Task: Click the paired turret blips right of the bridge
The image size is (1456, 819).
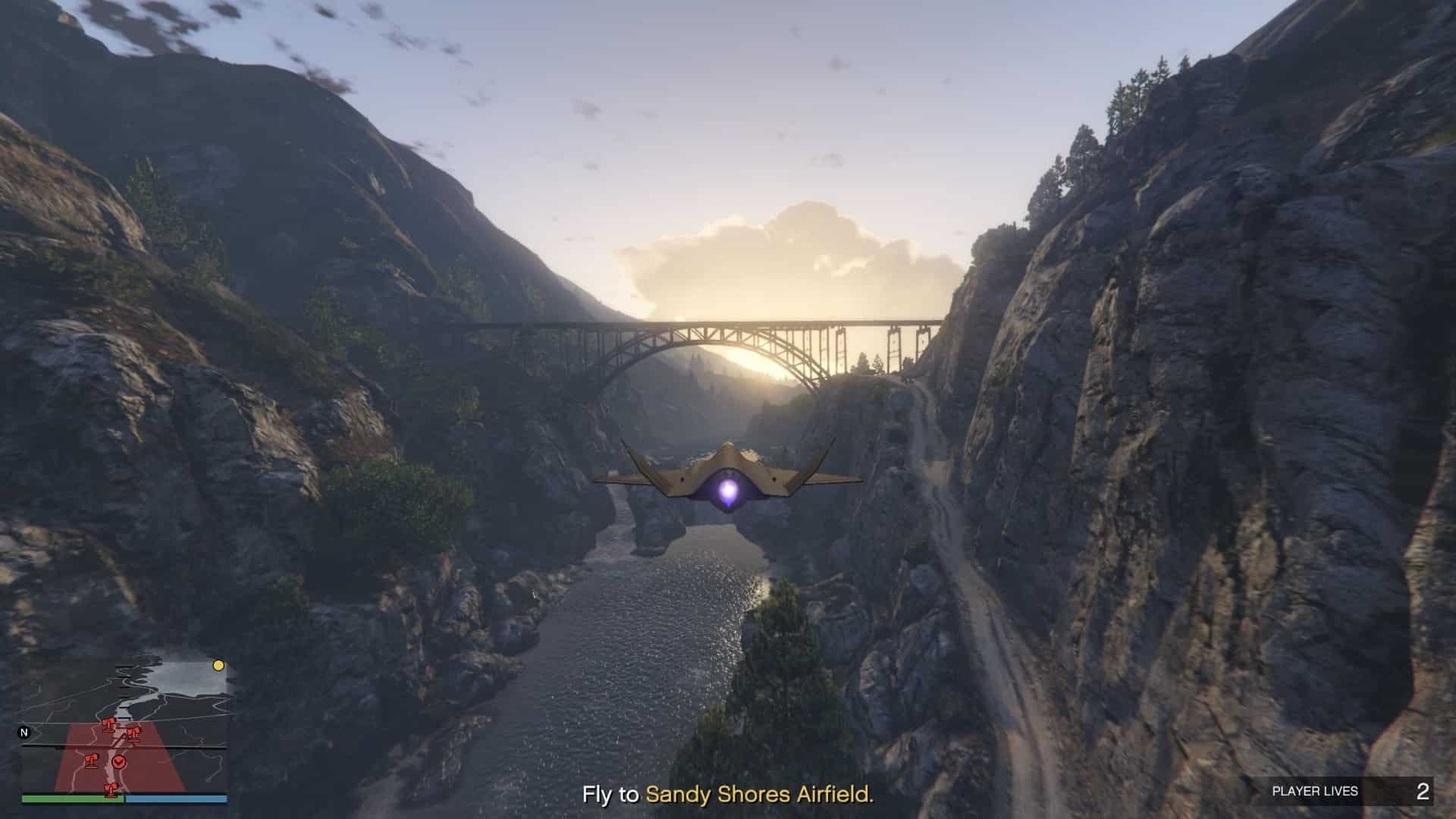Action: [133, 735]
